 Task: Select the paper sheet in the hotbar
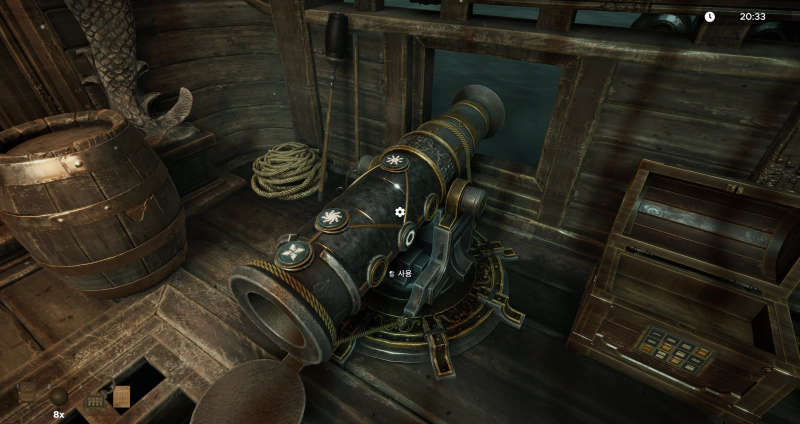[121, 397]
